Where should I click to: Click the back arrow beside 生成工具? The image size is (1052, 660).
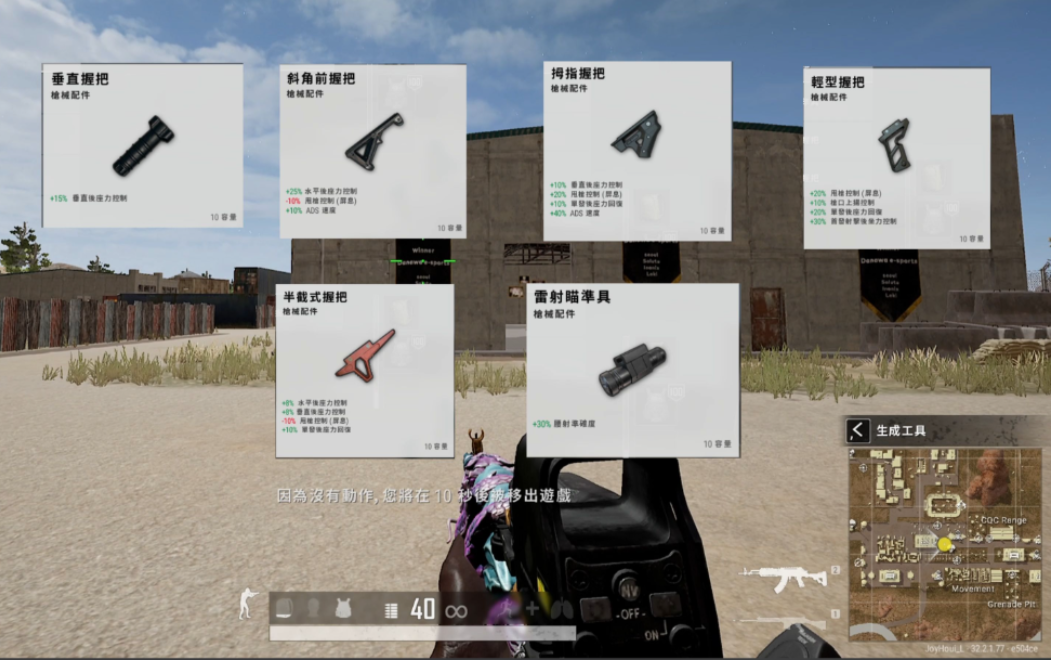pyautogui.click(x=858, y=431)
